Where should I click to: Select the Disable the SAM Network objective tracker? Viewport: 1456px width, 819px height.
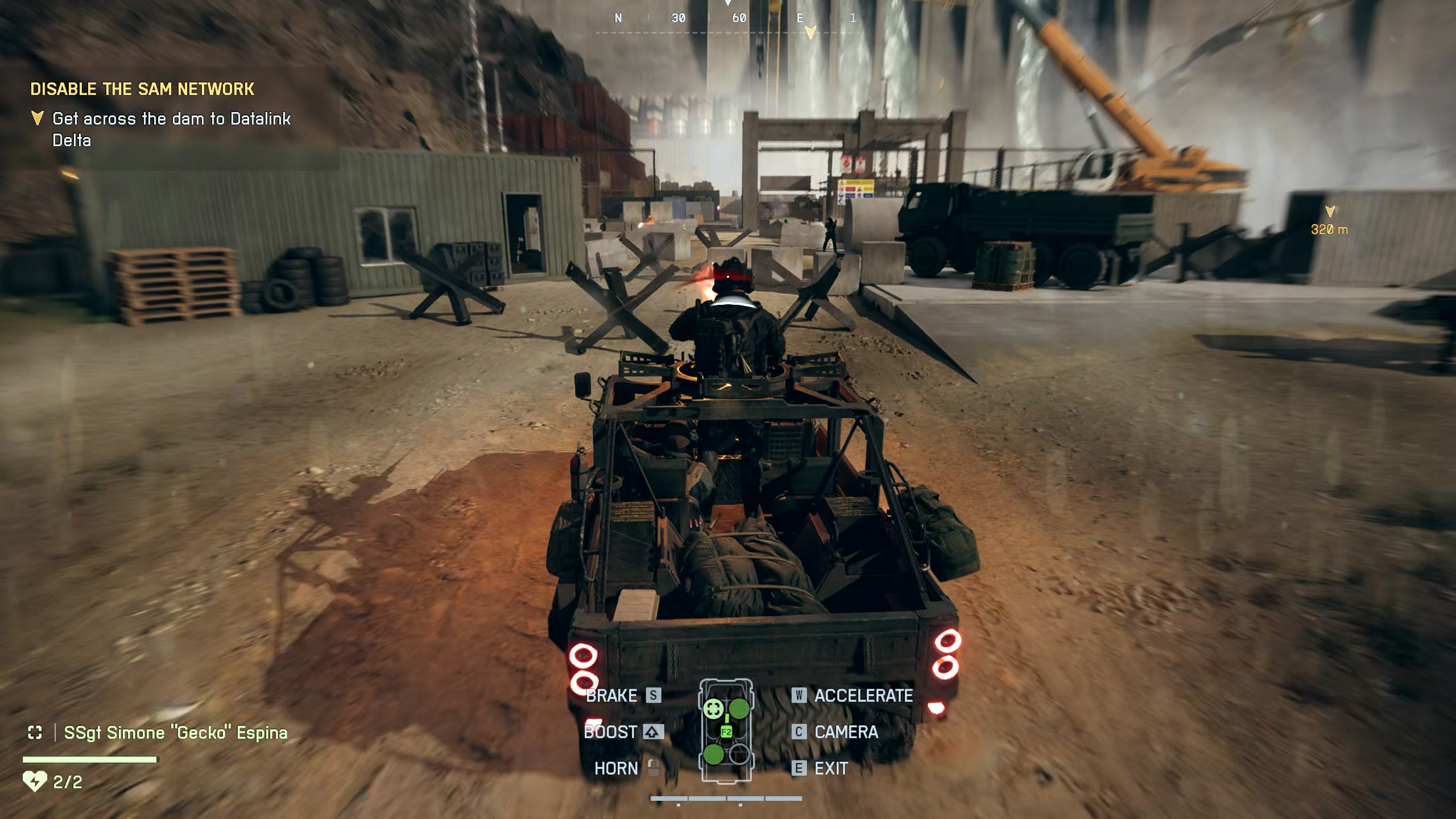142,89
